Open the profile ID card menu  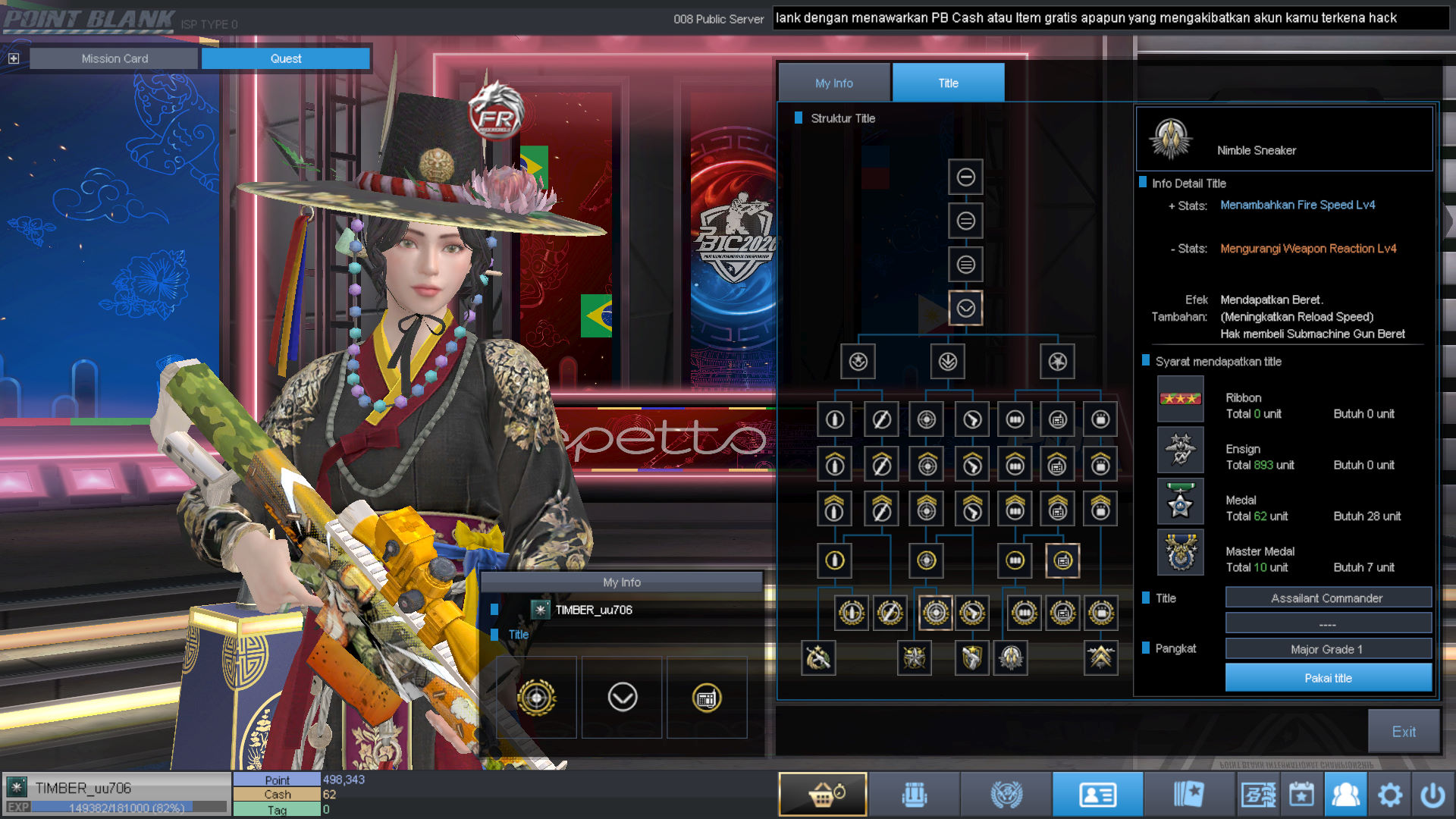tap(1097, 794)
